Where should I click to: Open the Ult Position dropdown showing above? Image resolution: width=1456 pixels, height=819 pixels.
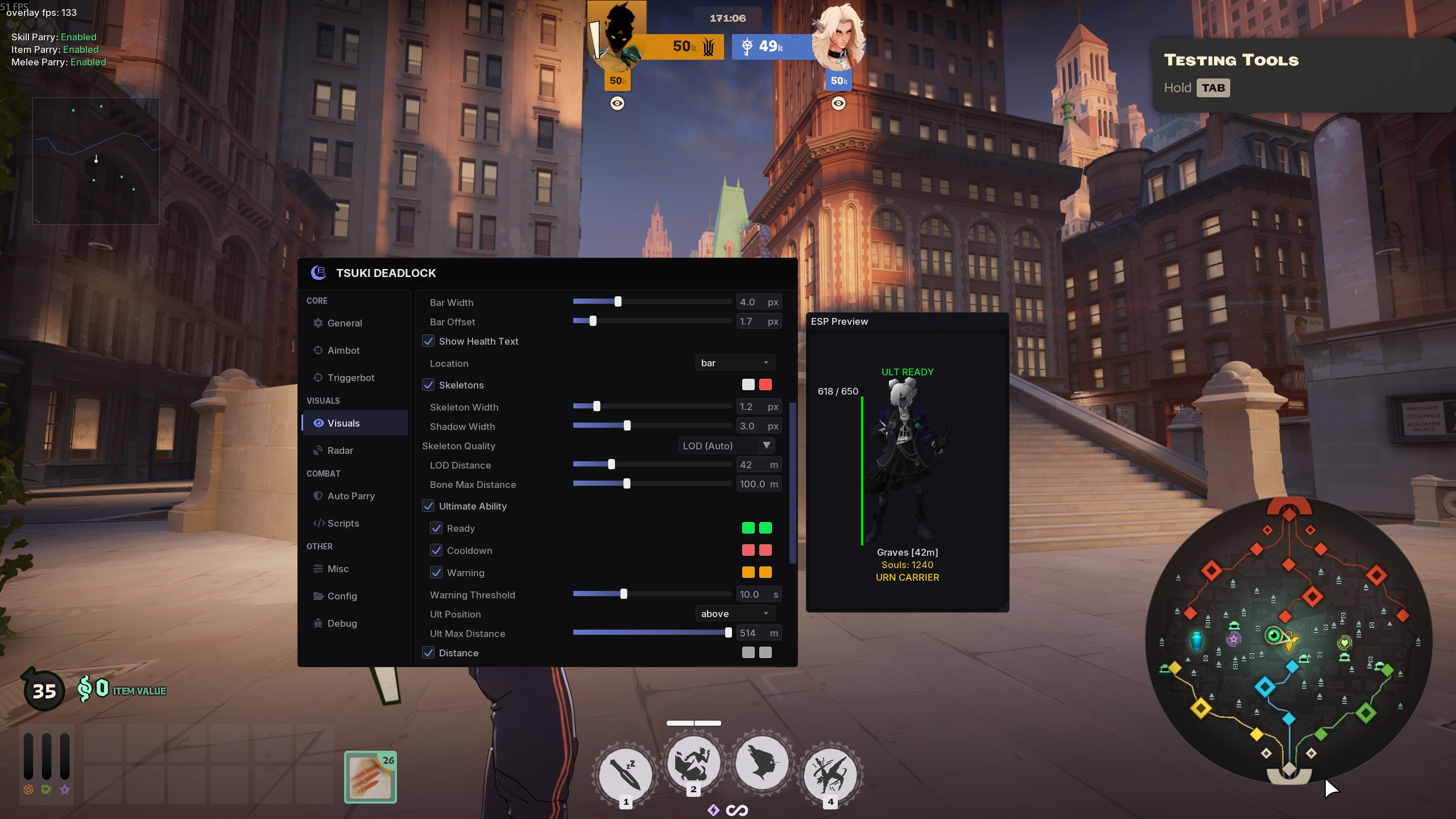(x=734, y=614)
